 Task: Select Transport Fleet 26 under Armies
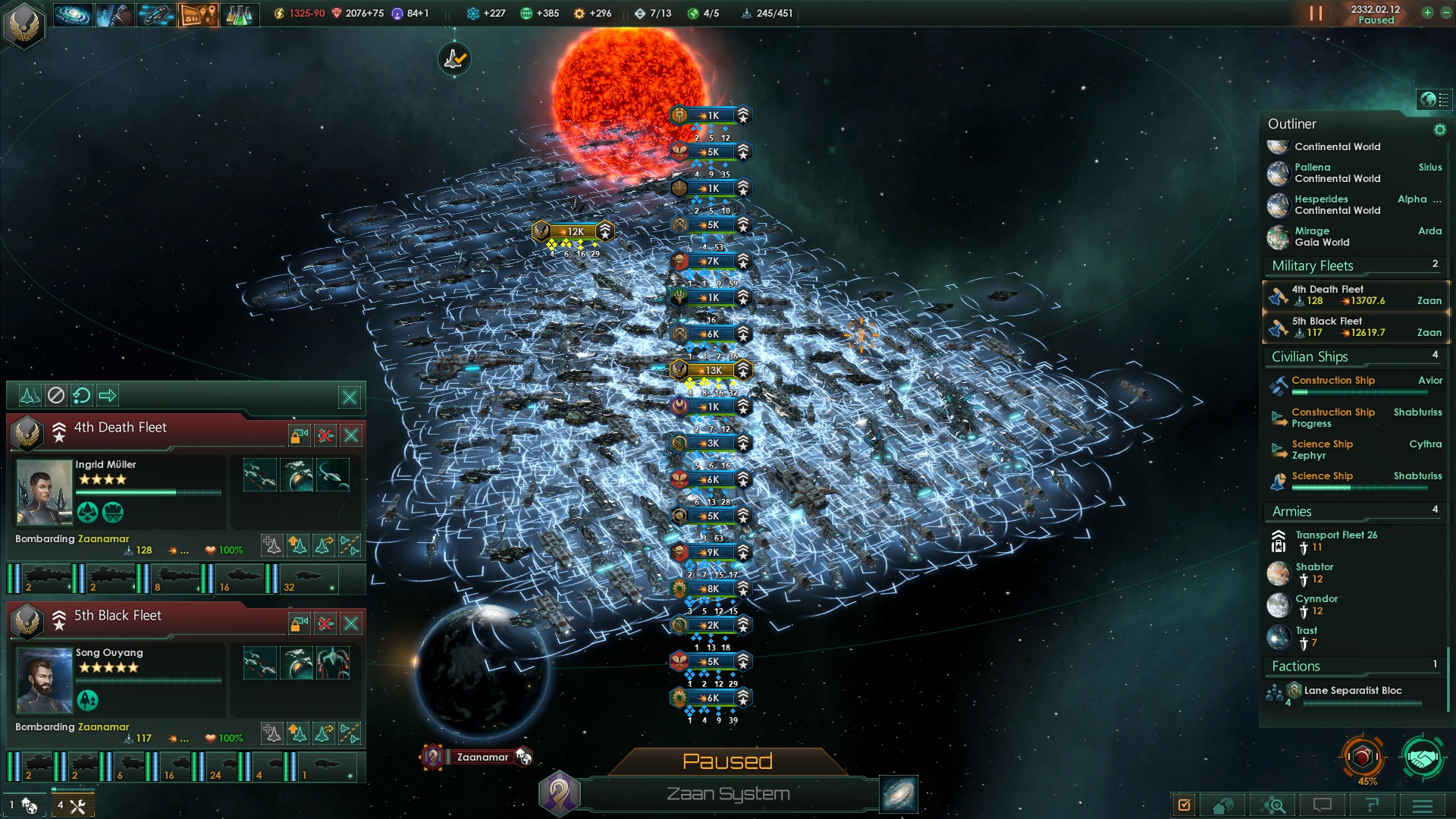1335,541
